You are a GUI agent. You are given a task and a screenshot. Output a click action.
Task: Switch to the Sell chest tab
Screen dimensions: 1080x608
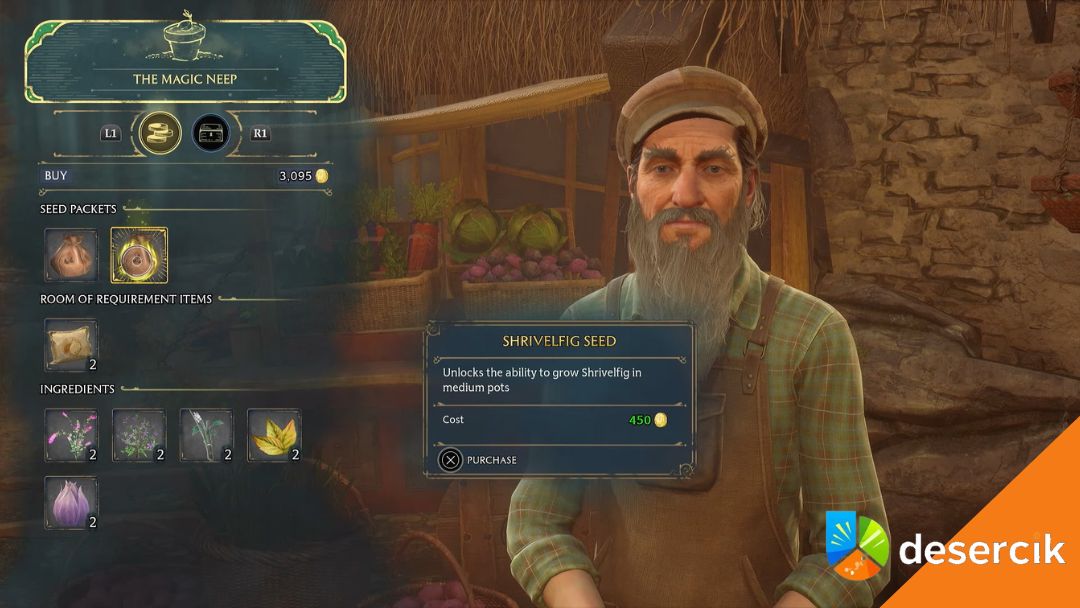[210, 132]
